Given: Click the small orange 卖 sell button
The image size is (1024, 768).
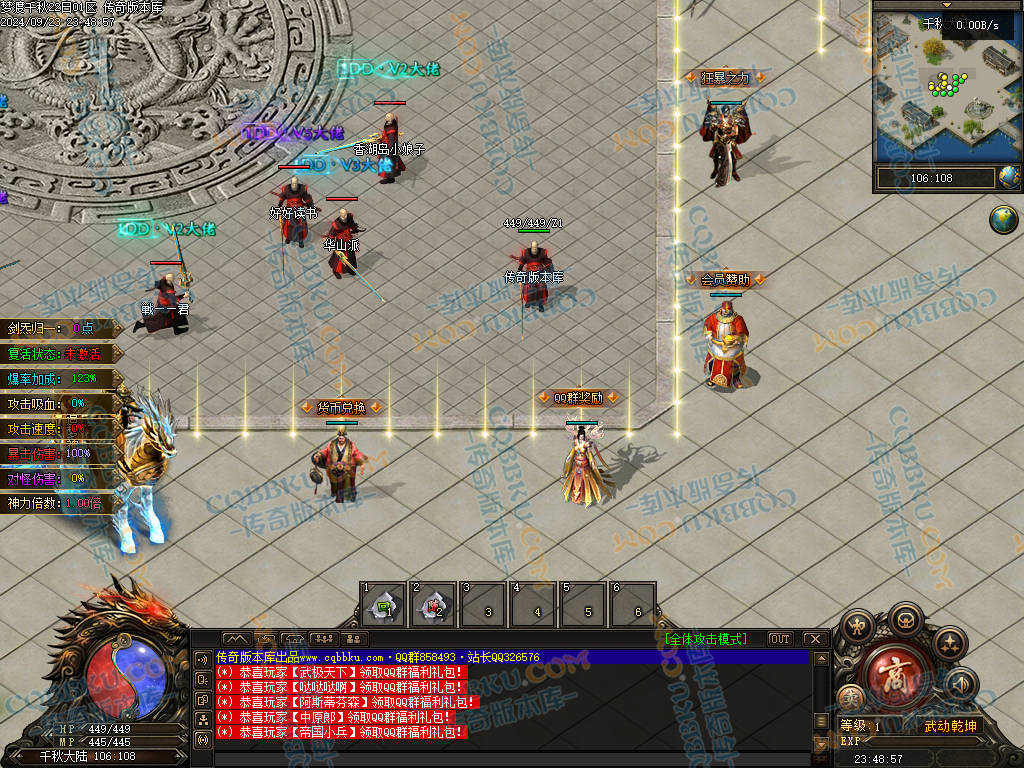Looking at the screenshot, I should coord(851,697).
